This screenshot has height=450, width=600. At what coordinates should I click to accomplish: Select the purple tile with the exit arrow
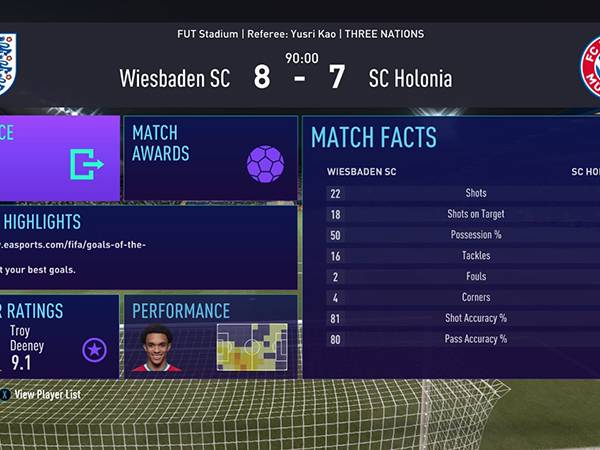58,158
